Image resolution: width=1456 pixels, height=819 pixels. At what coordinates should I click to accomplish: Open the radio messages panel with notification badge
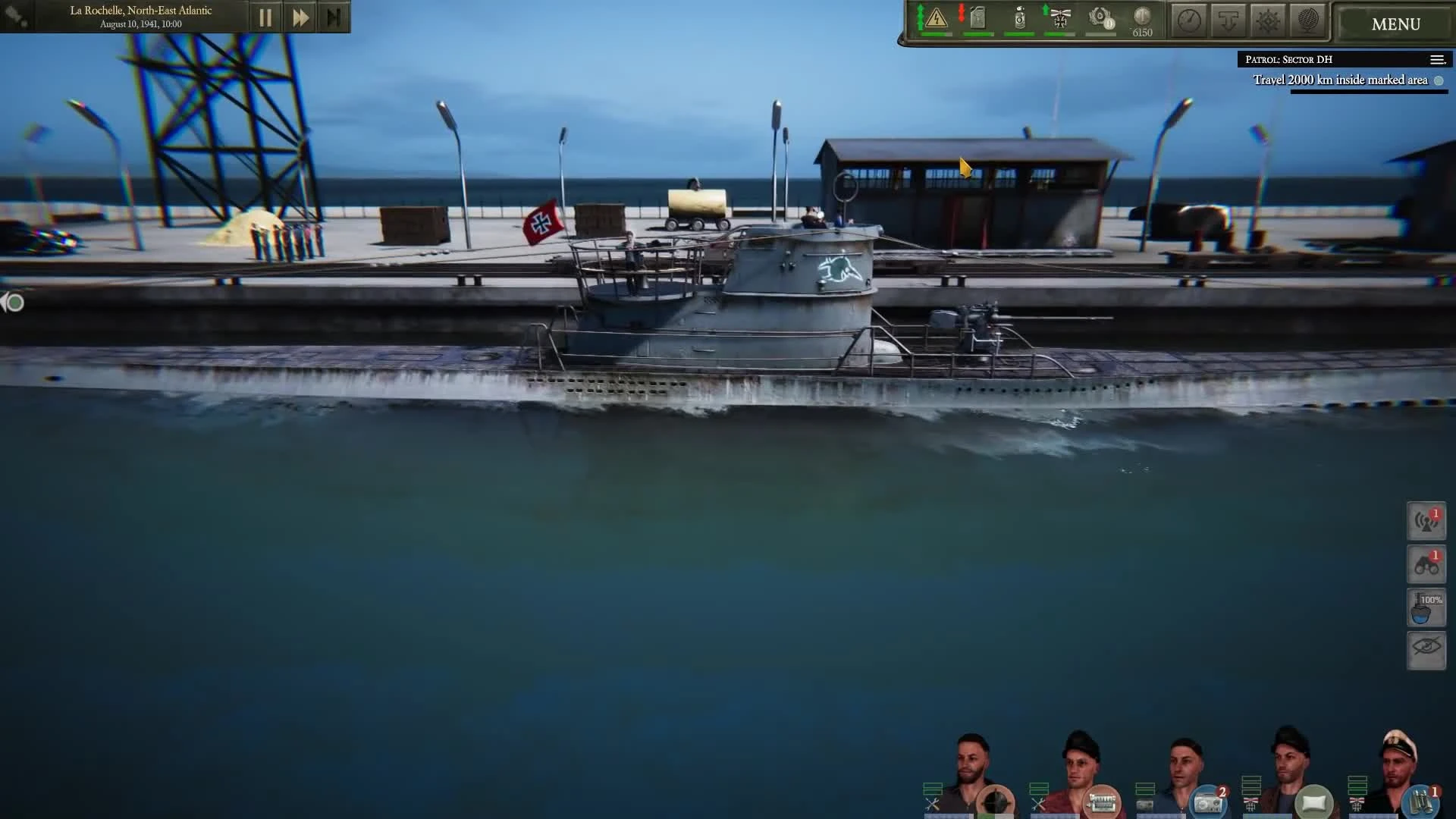tap(1426, 521)
